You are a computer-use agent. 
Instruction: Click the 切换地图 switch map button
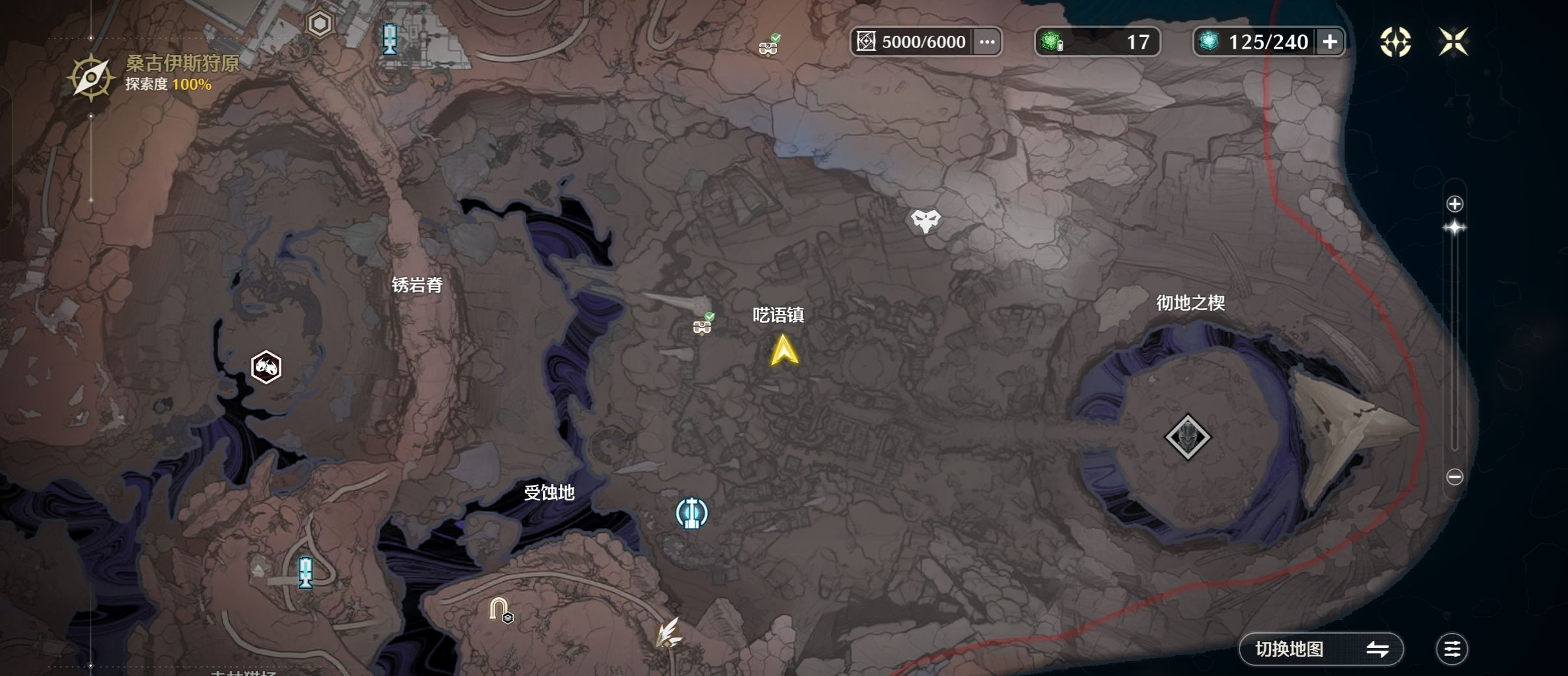click(x=1321, y=649)
